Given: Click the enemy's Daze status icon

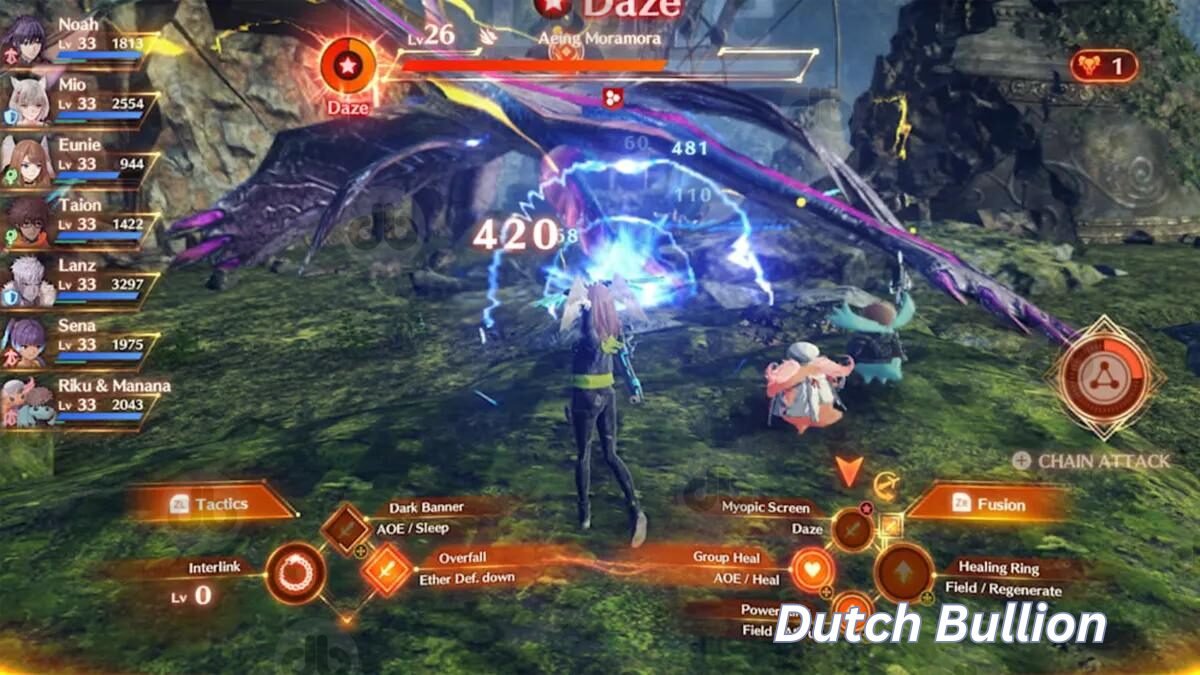Looking at the screenshot, I should tap(347, 66).
